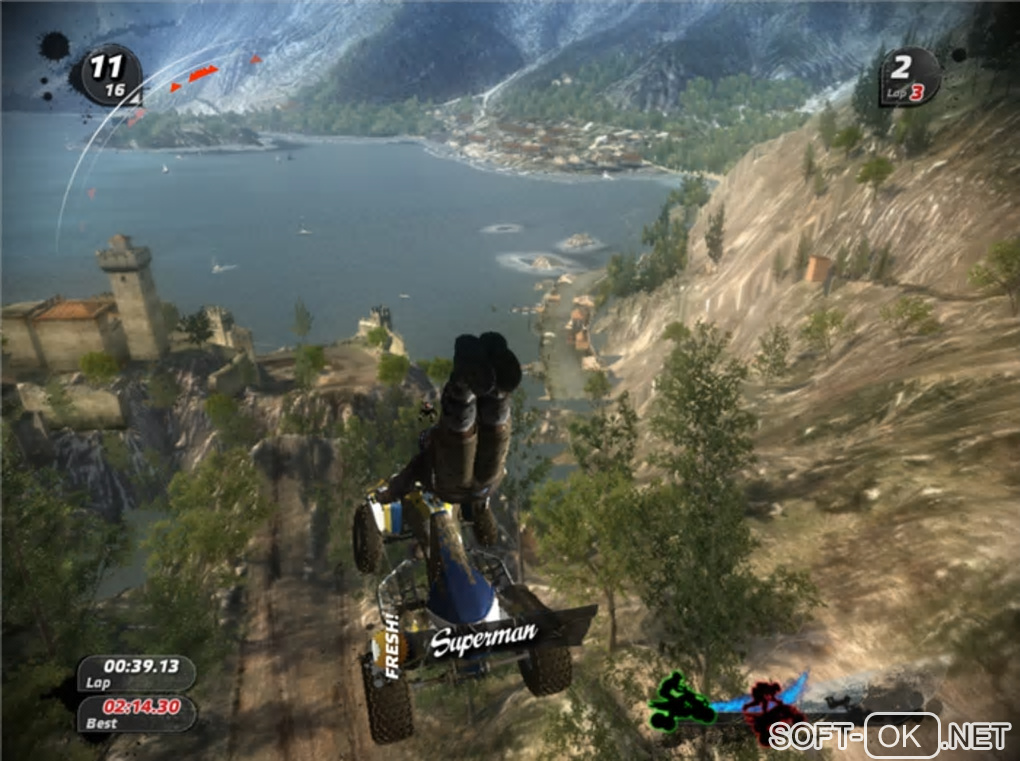Select the green ATV trick icon

[x=681, y=700]
